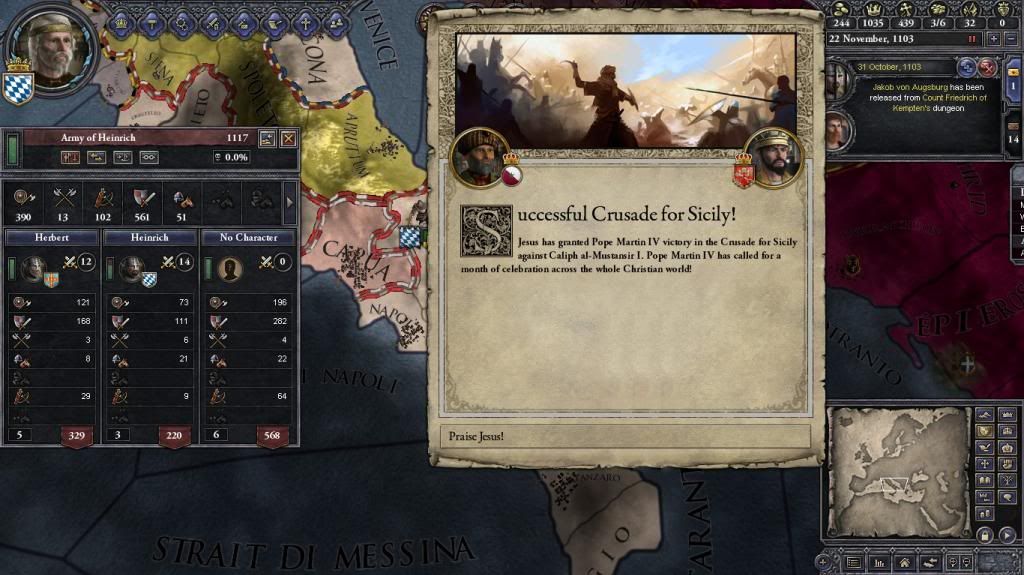Screen dimensions: 1024x575
Task: Expand the troop types arrow in army panel
Action: coord(290,202)
